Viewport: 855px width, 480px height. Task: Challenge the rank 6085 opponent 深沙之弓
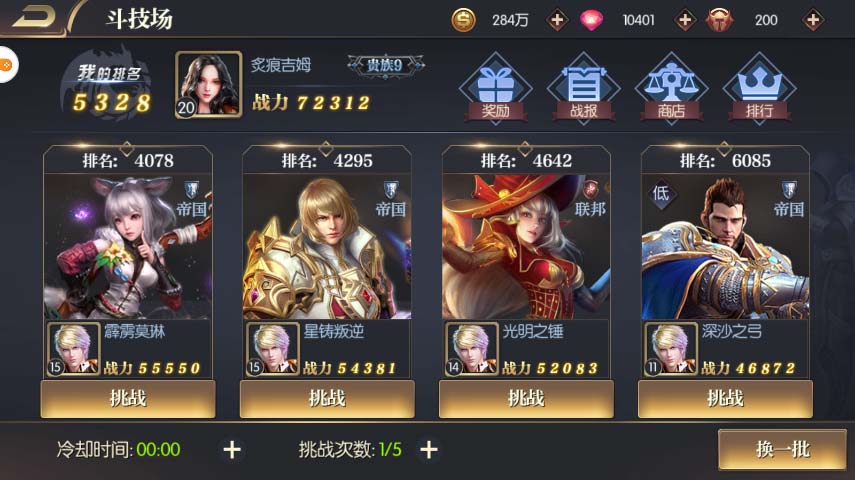(725, 398)
